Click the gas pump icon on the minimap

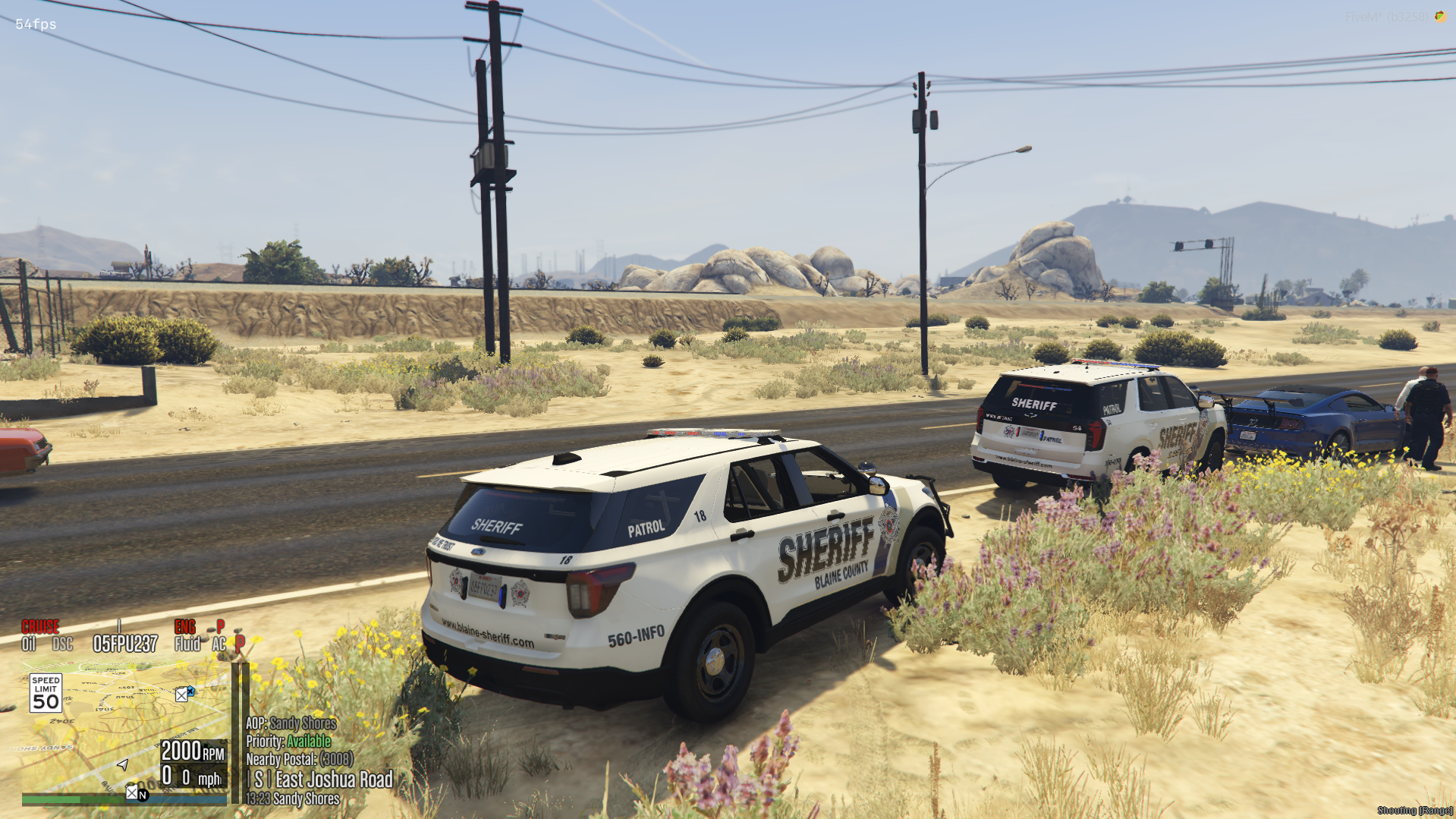182,695
